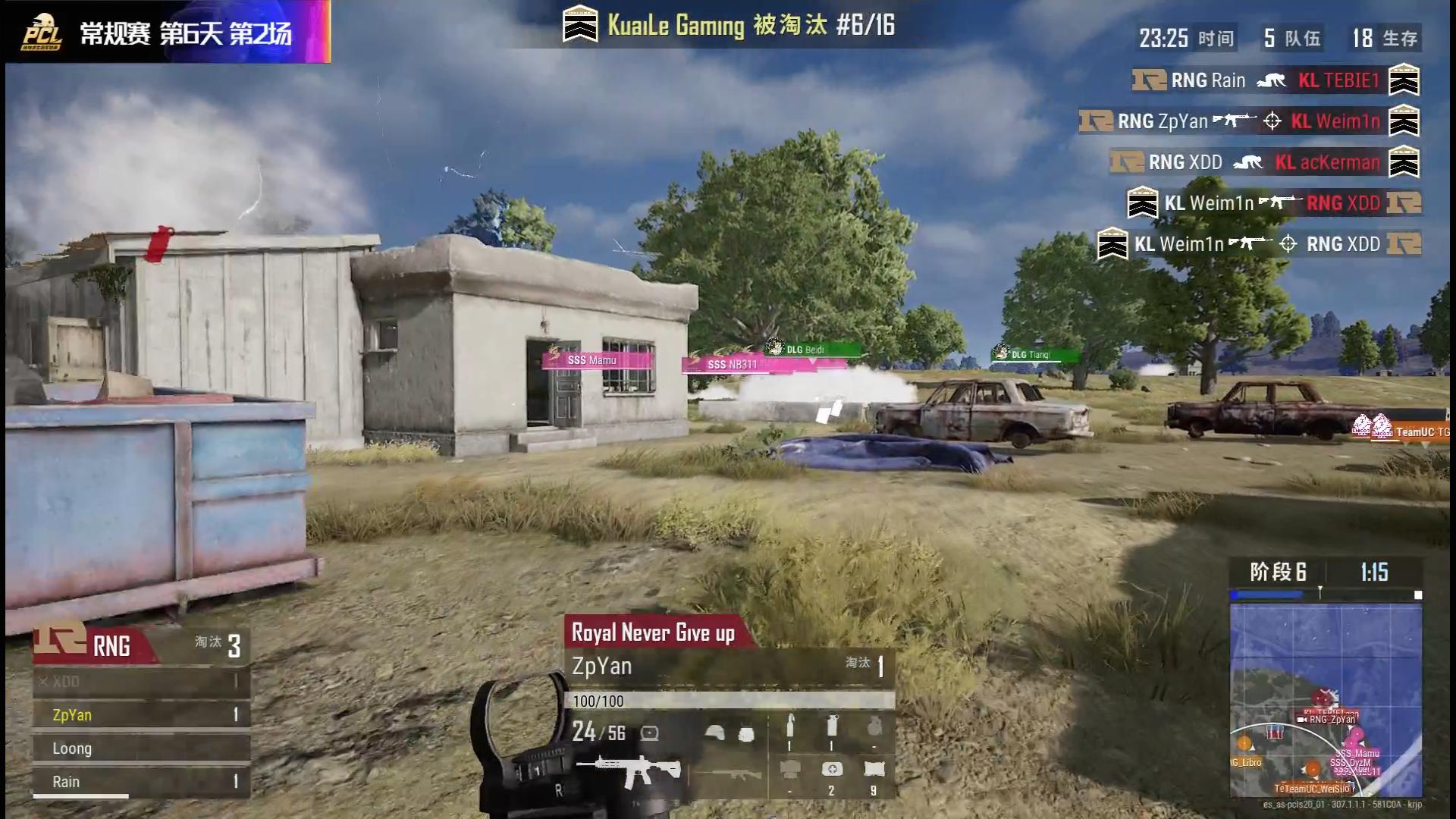1456x819 pixels.
Task: Select Loong in the RNG roster
Action: [x=141, y=748]
